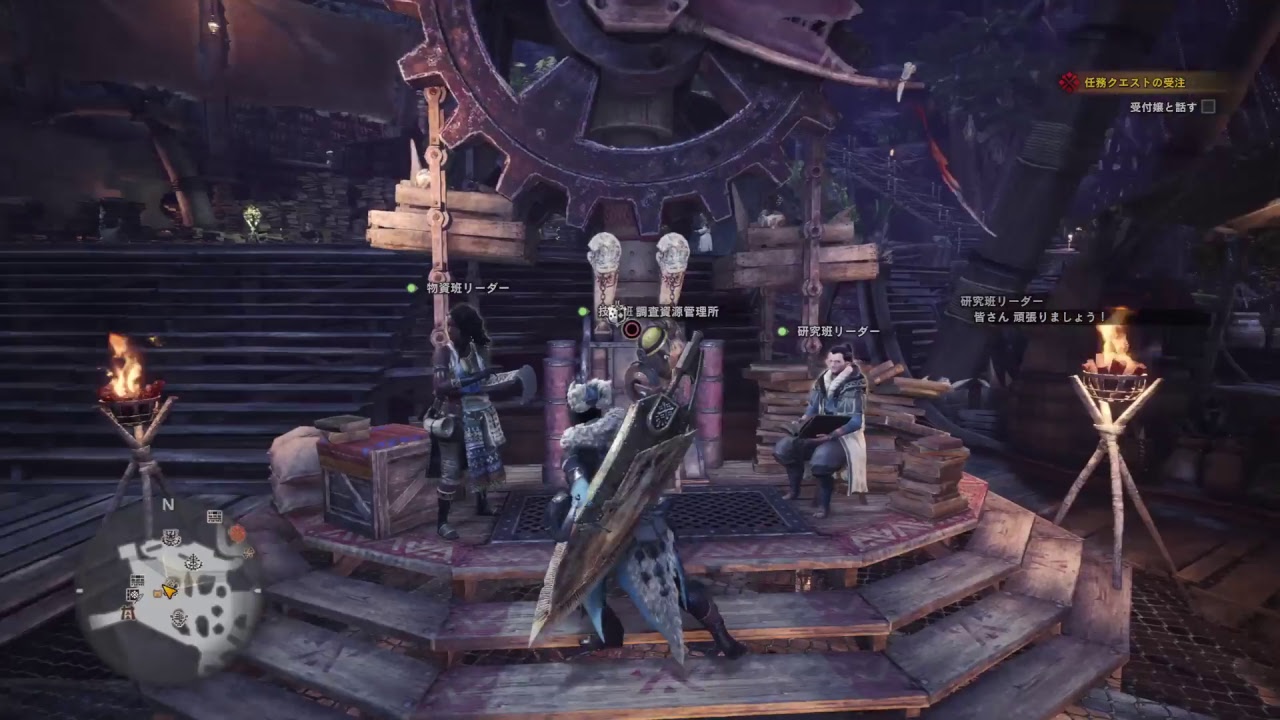This screenshot has width=1280, height=720.
Task: Click the minimap's north N indicator
Action: 168,504
